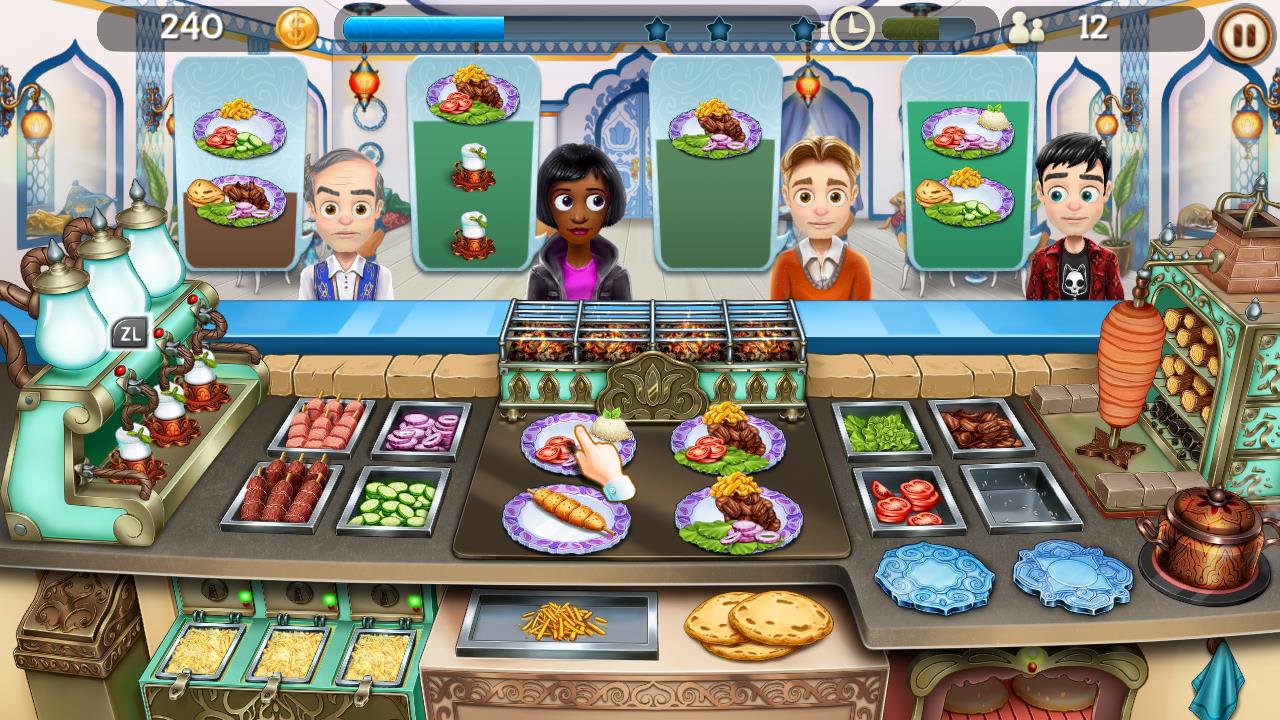Pick up the clock timer icon
The width and height of the screenshot is (1280, 720).
pos(854,28)
